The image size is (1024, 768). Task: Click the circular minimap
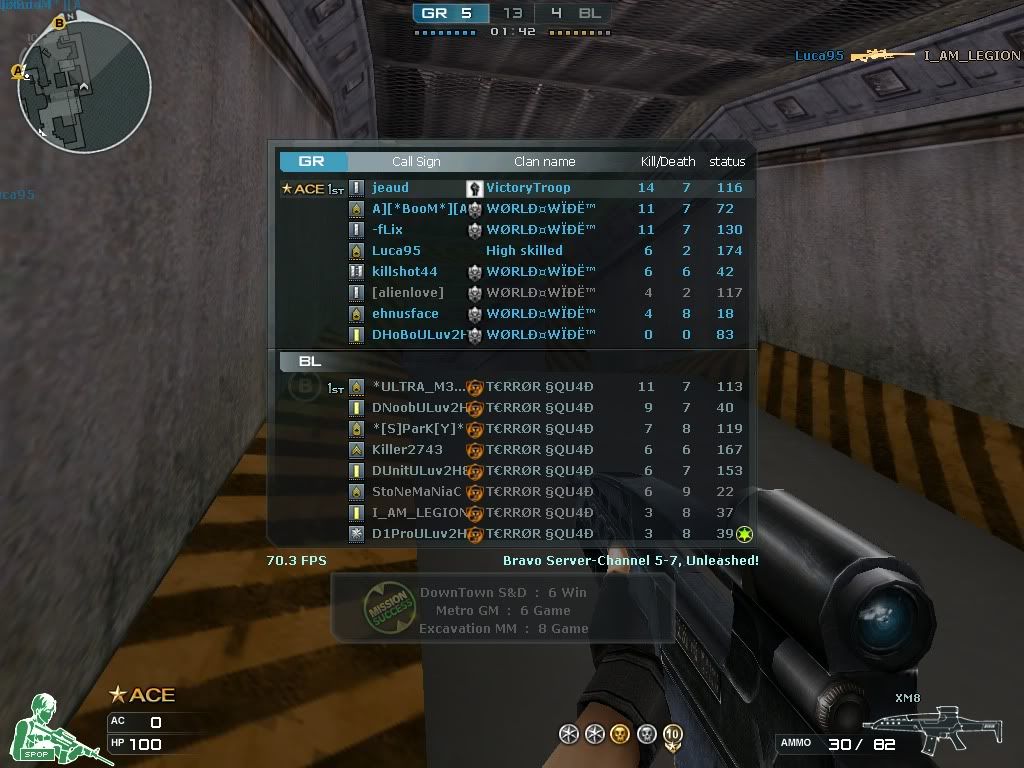pyautogui.click(x=84, y=87)
